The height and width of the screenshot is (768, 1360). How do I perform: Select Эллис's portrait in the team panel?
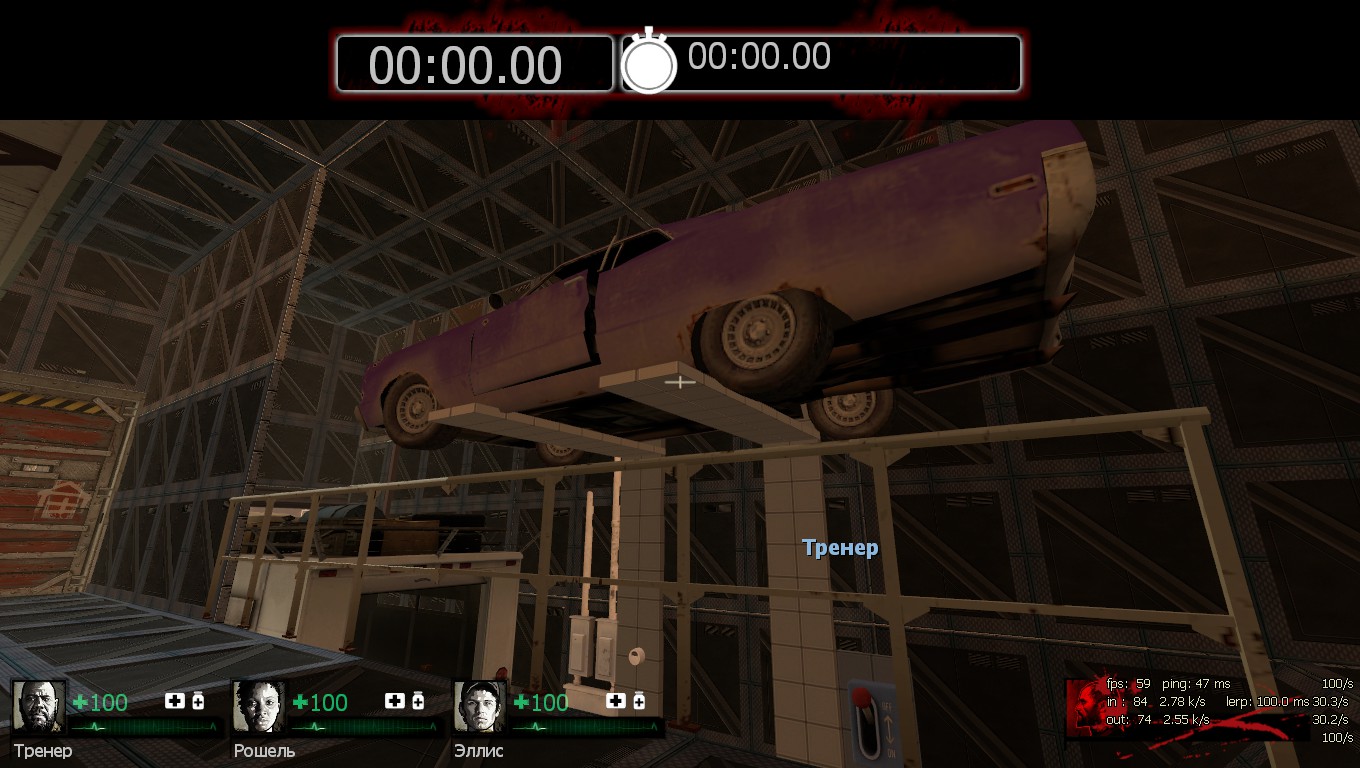click(480, 707)
